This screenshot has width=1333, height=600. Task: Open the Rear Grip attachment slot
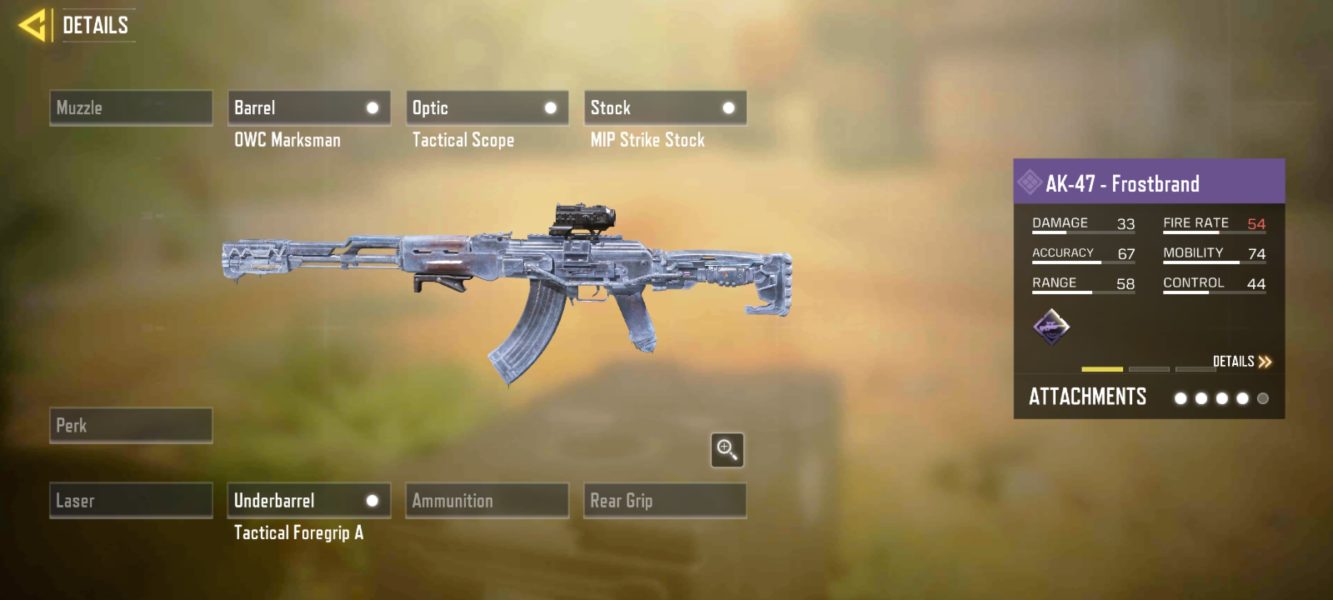point(665,500)
